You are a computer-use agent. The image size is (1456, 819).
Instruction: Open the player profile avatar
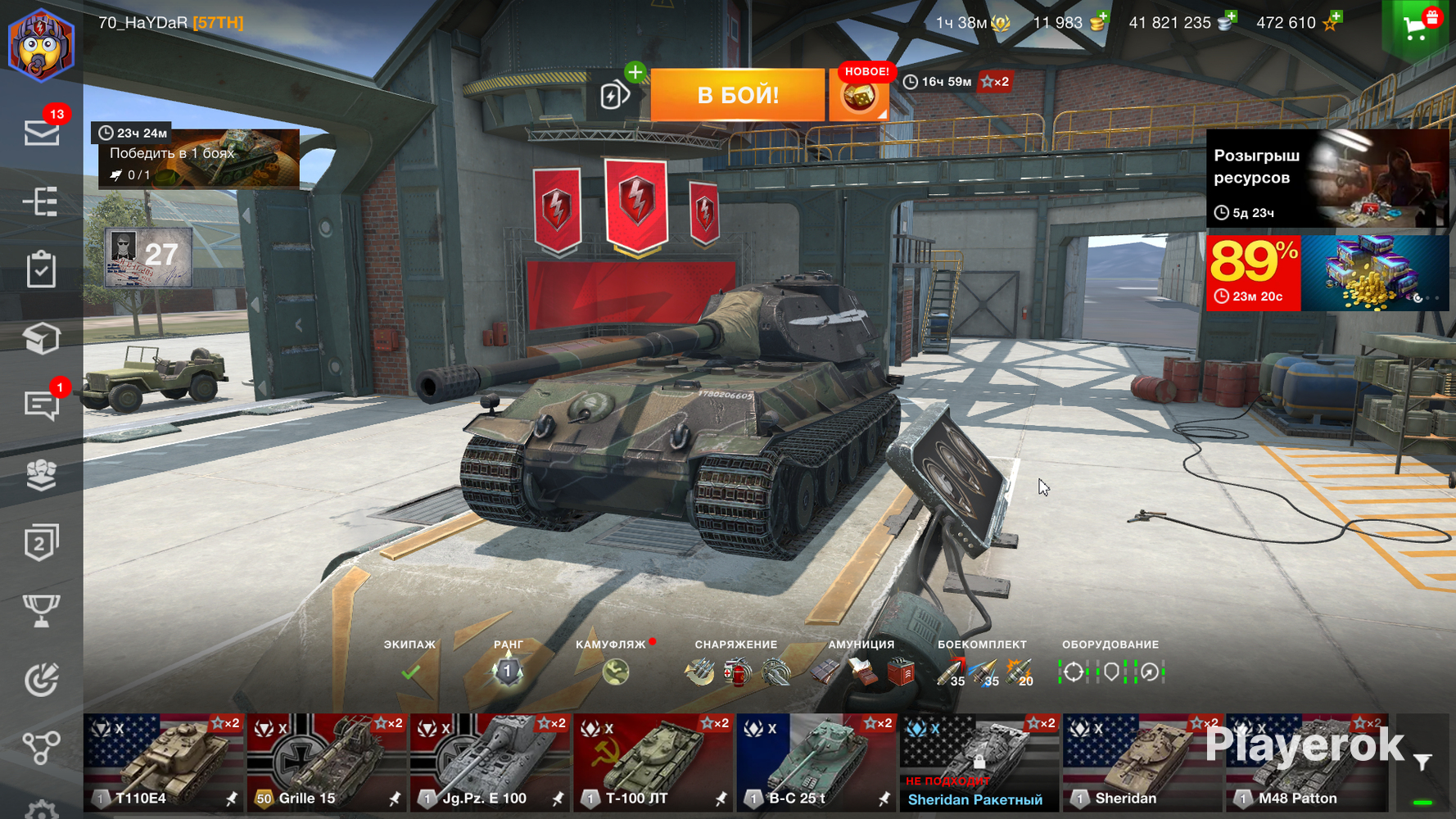[x=41, y=44]
